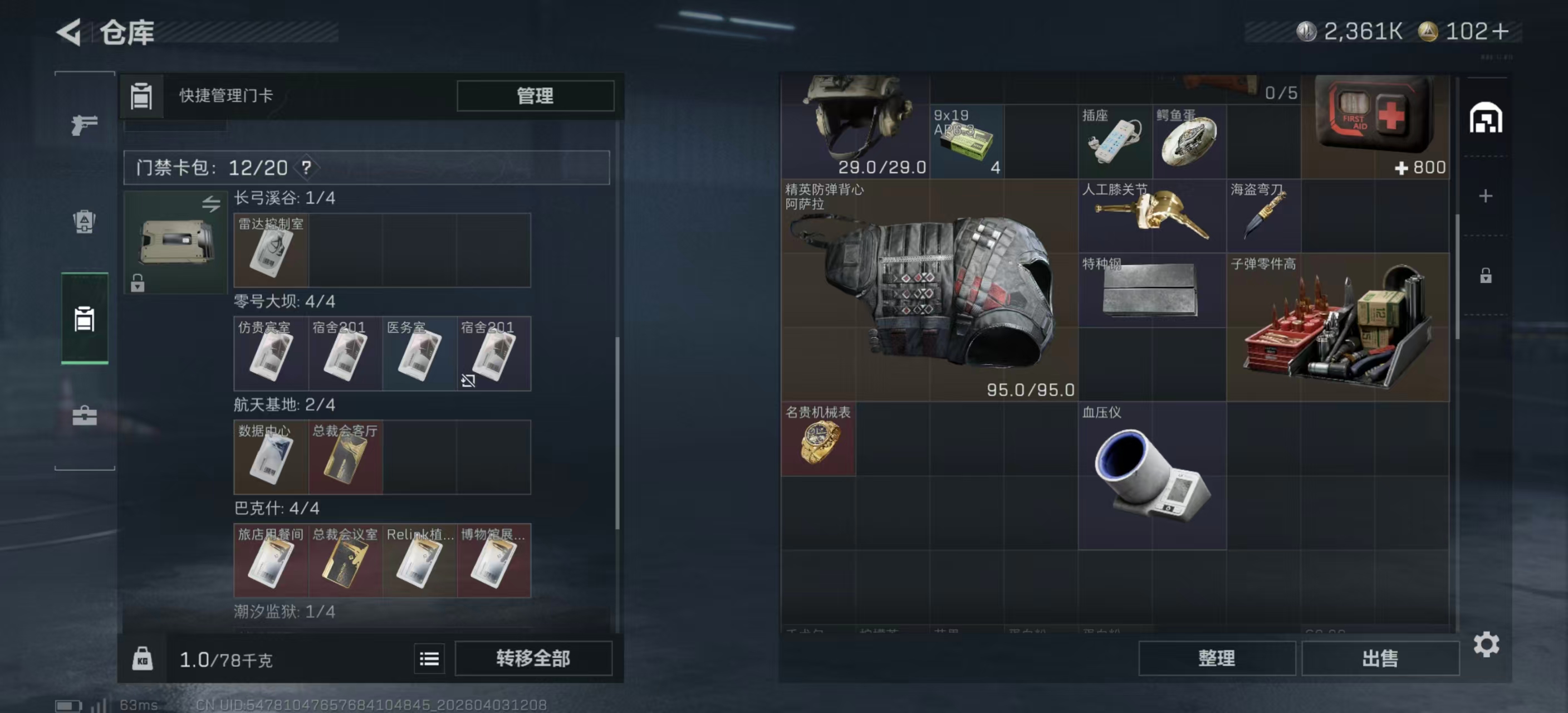1568x713 pixels.
Task: Switch to the keycard wallet tab
Action: click(x=84, y=320)
